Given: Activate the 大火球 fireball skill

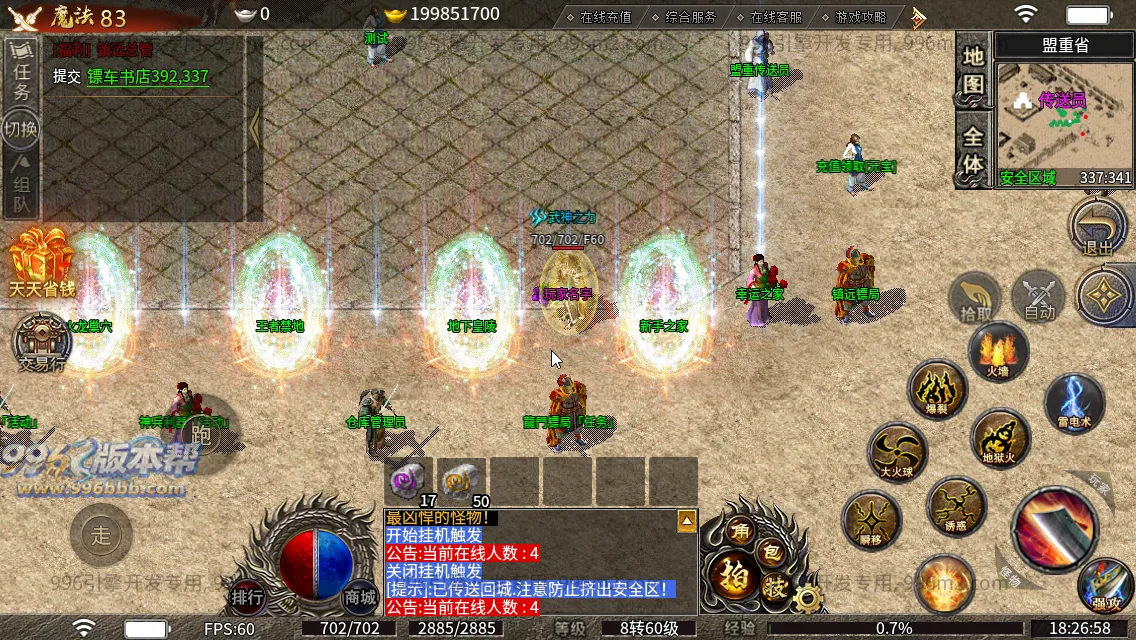Looking at the screenshot, I should coord(897,452).
